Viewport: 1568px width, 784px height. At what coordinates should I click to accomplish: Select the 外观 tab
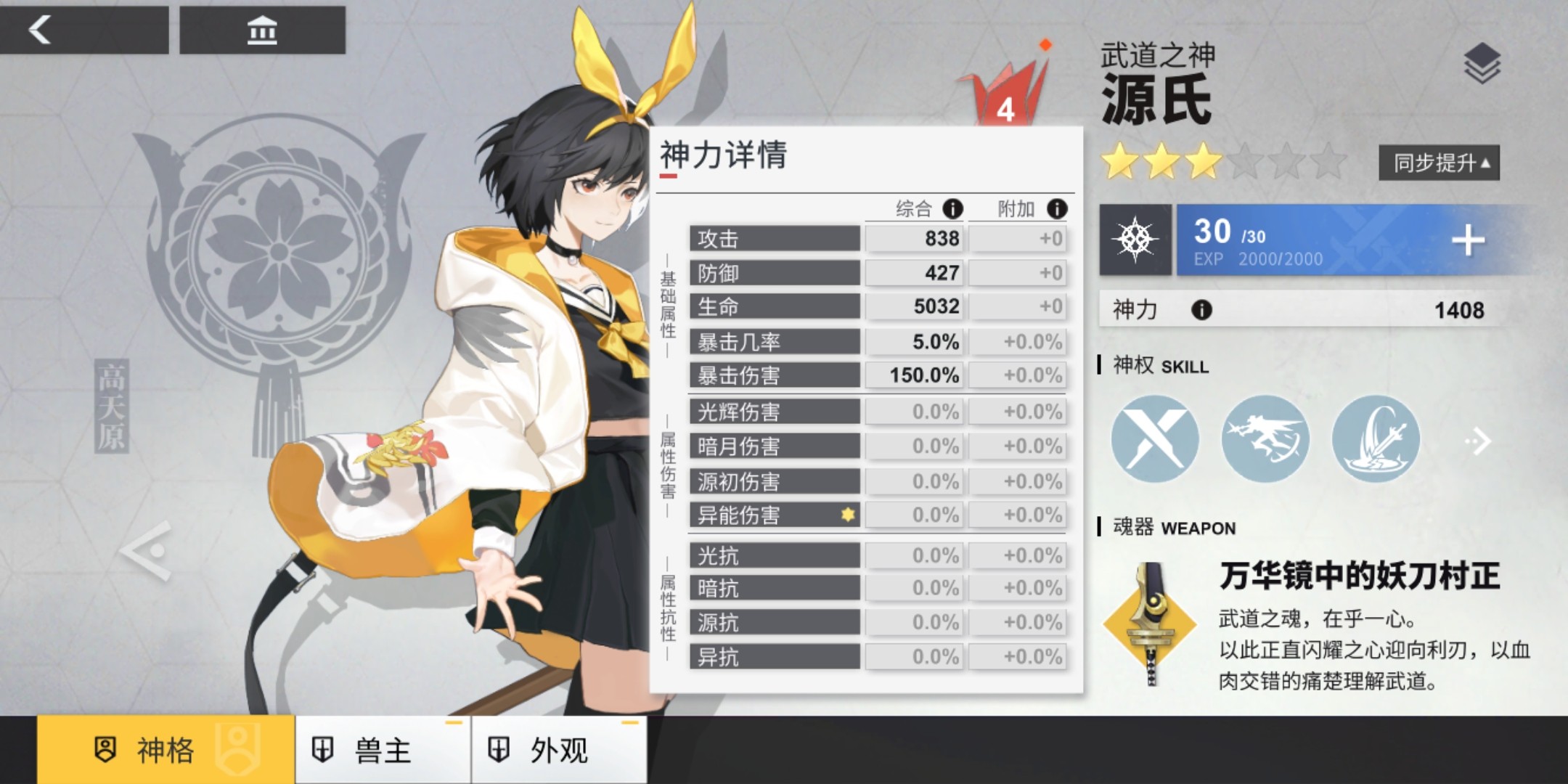pos(558,750)
